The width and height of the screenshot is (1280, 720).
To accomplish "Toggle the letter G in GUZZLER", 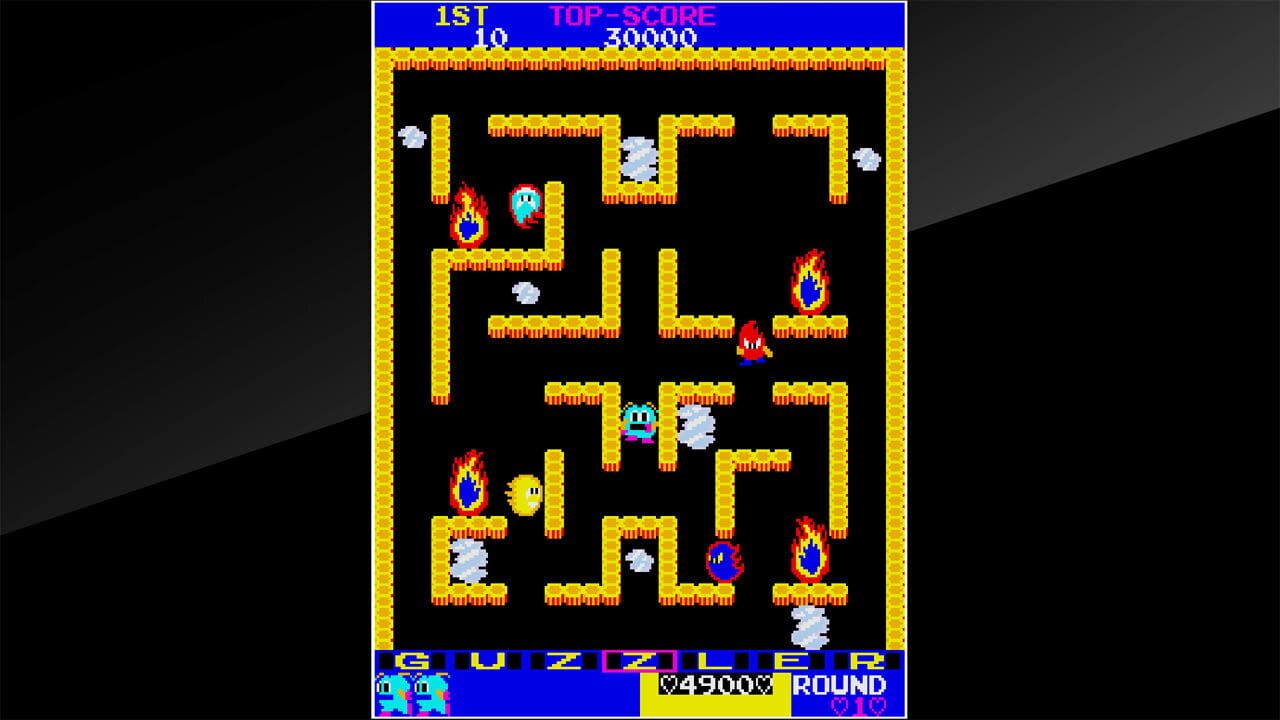I will pyautogui.click(x=412, y=660).
